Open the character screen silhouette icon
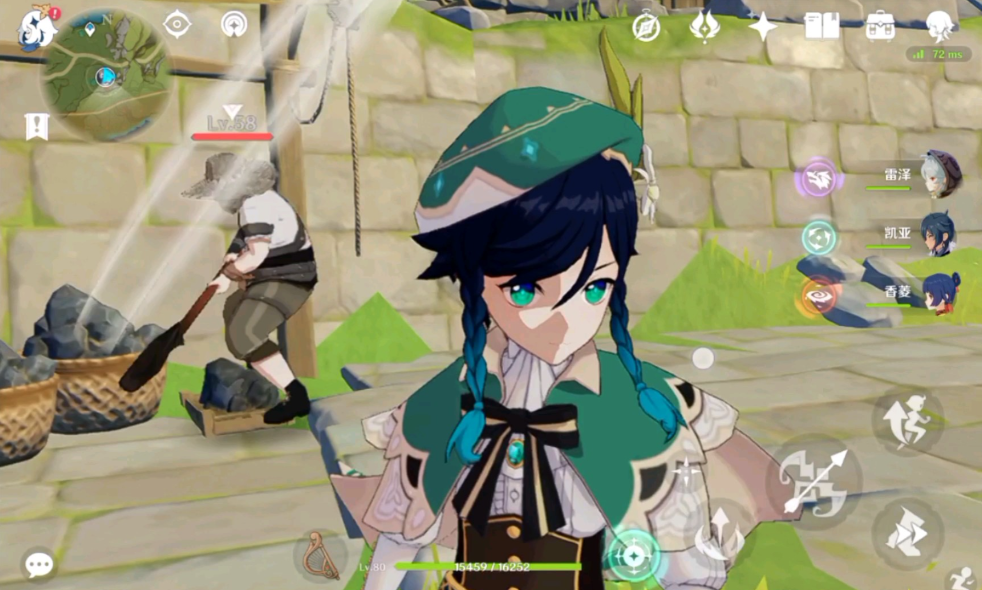This screenshot has width=982, height=590. (939, 26)
